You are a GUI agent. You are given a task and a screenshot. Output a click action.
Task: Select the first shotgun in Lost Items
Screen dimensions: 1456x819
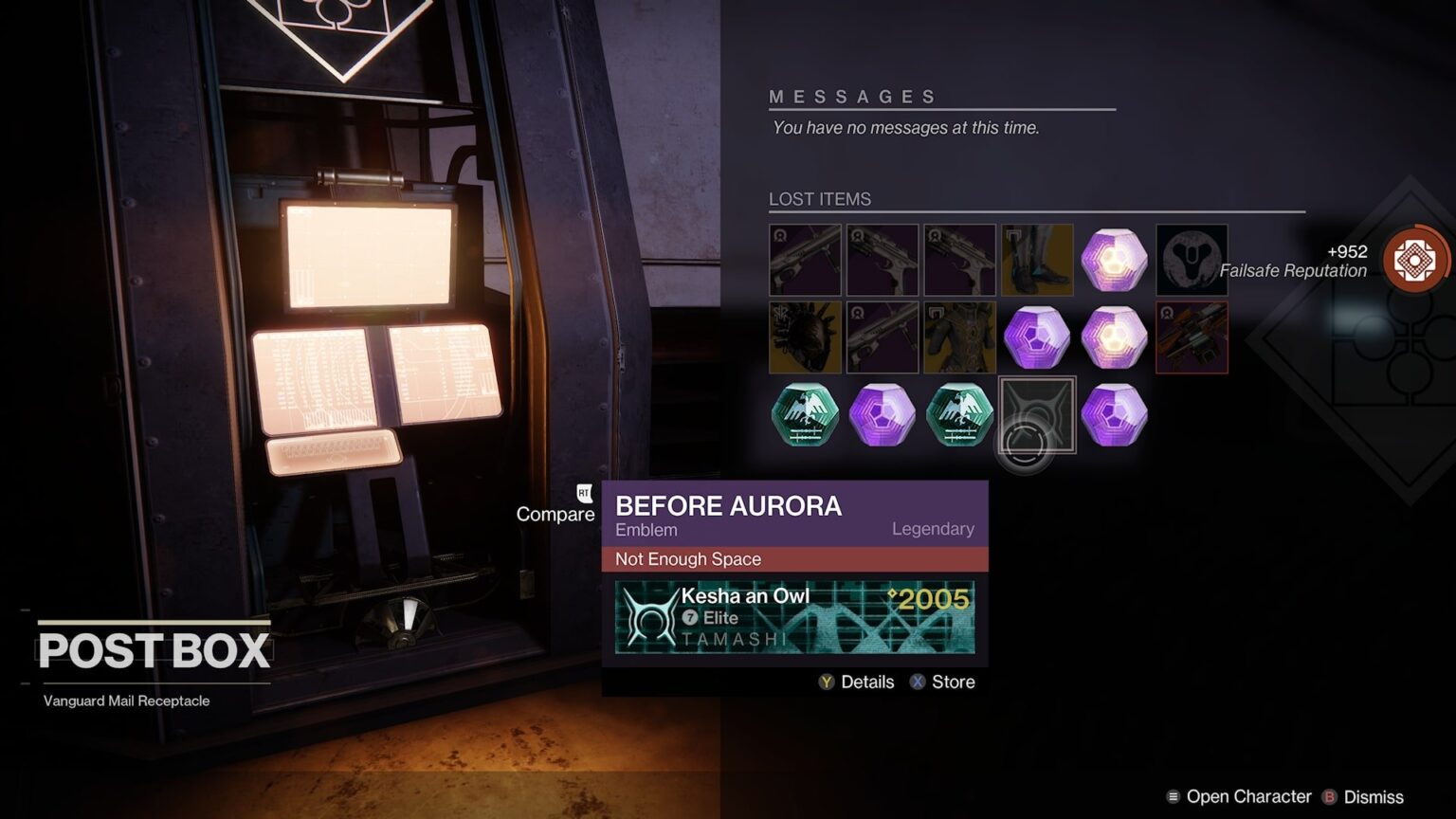(804, 259)
